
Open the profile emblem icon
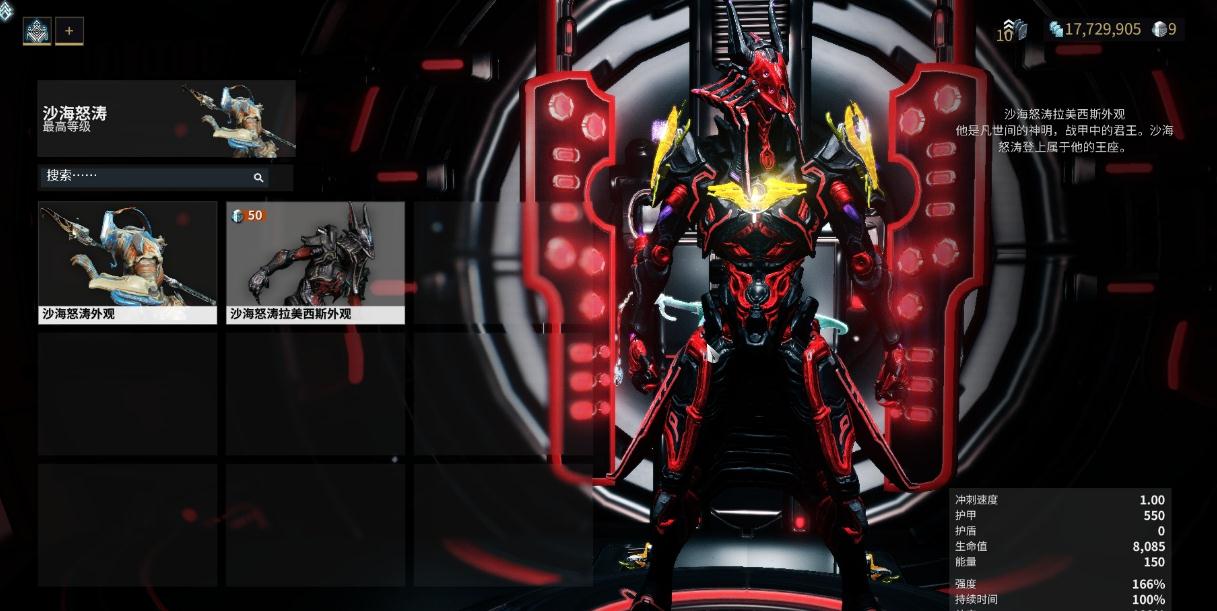37,31
